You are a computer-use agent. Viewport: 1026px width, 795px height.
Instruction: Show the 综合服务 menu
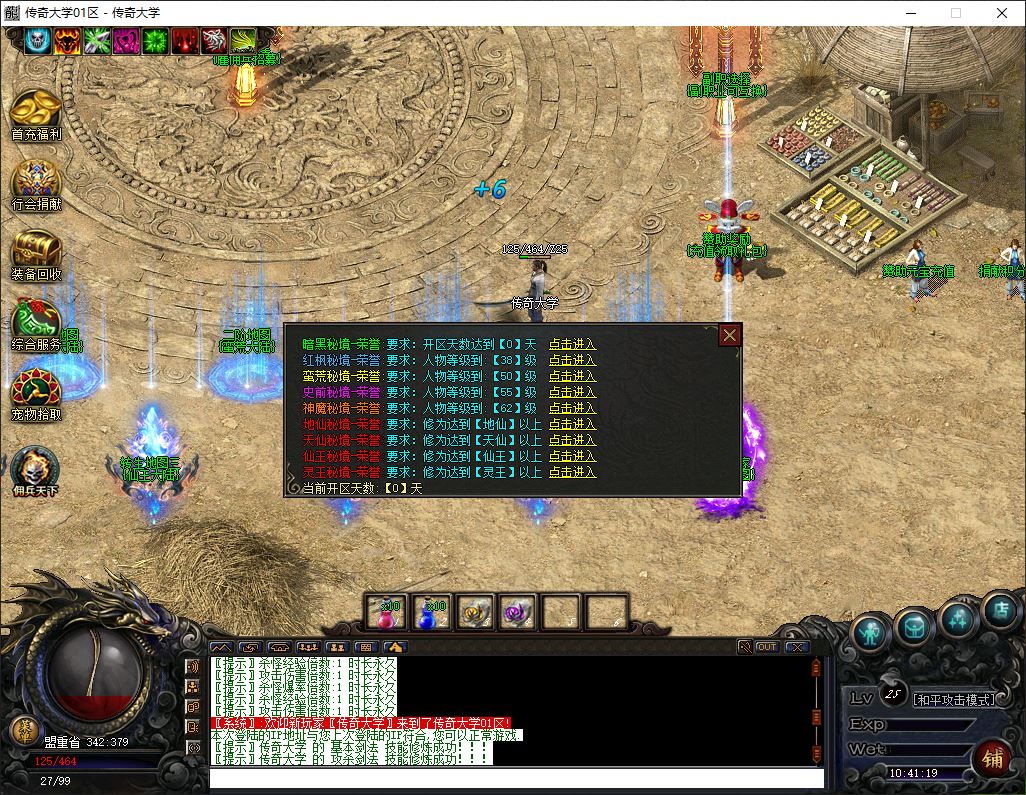point(36,322)
